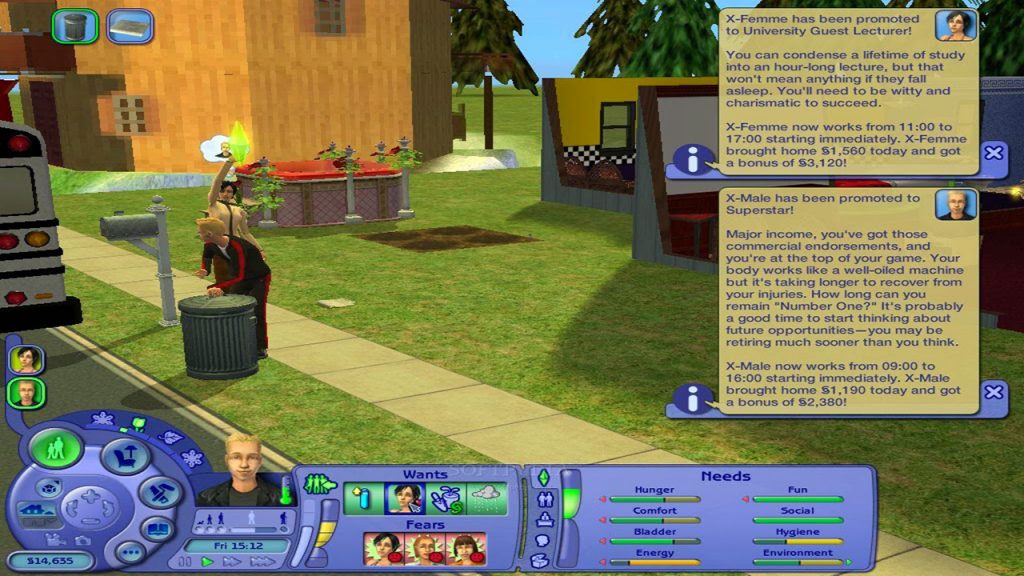Screen dimensions: 1024x576
Task: Select the cloud weather want slot
Action: (x=486, y=498)
